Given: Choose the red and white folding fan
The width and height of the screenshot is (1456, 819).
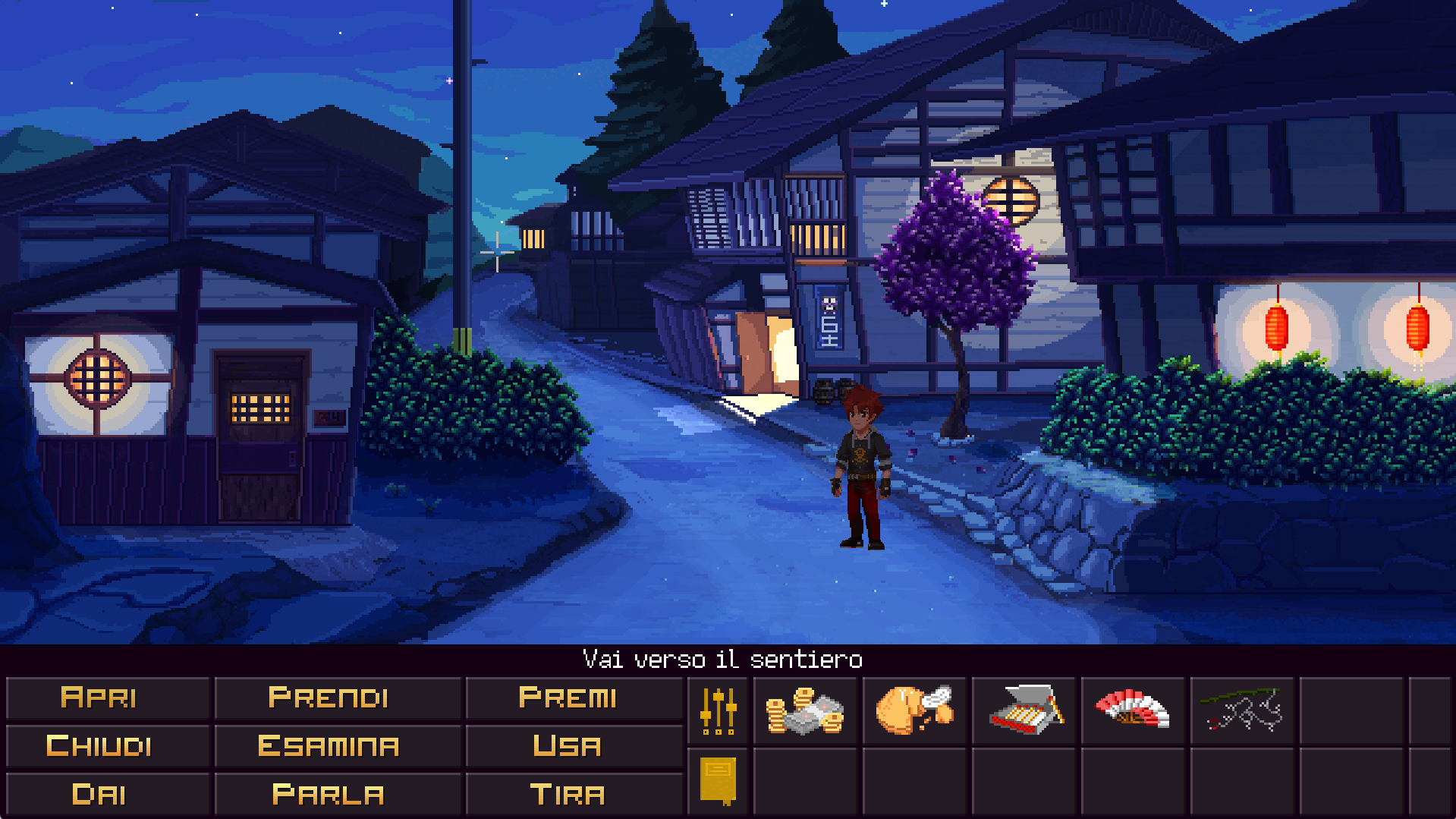Looking at the screenshot, I should tap(1133, 711).
